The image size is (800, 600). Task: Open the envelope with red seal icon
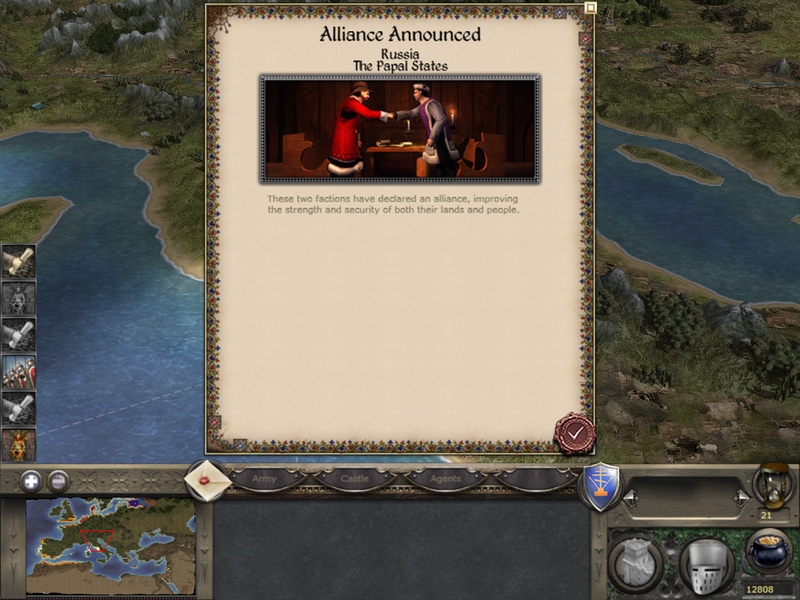tap(207, 479)
